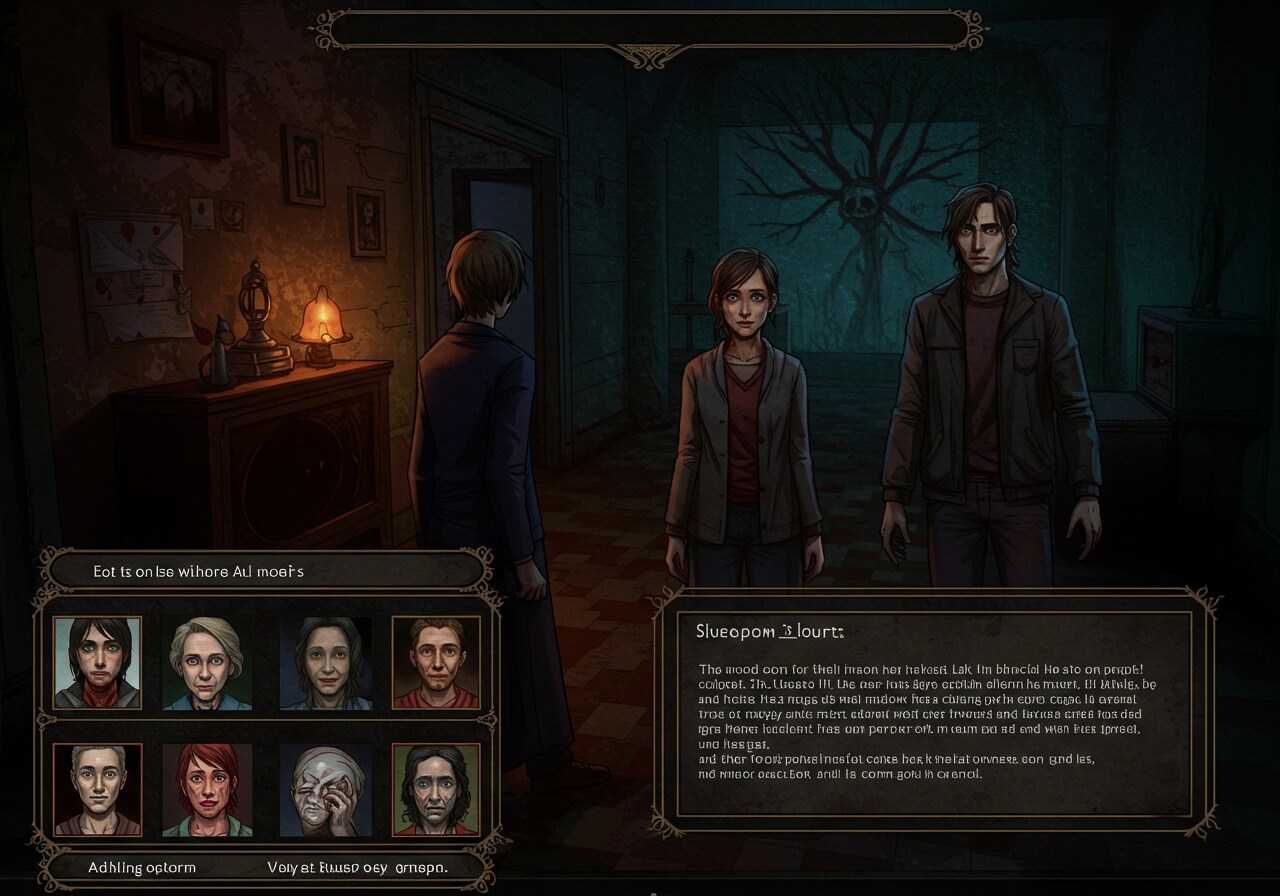Choose the blonde woman's portrait

[x=207, y=662]
